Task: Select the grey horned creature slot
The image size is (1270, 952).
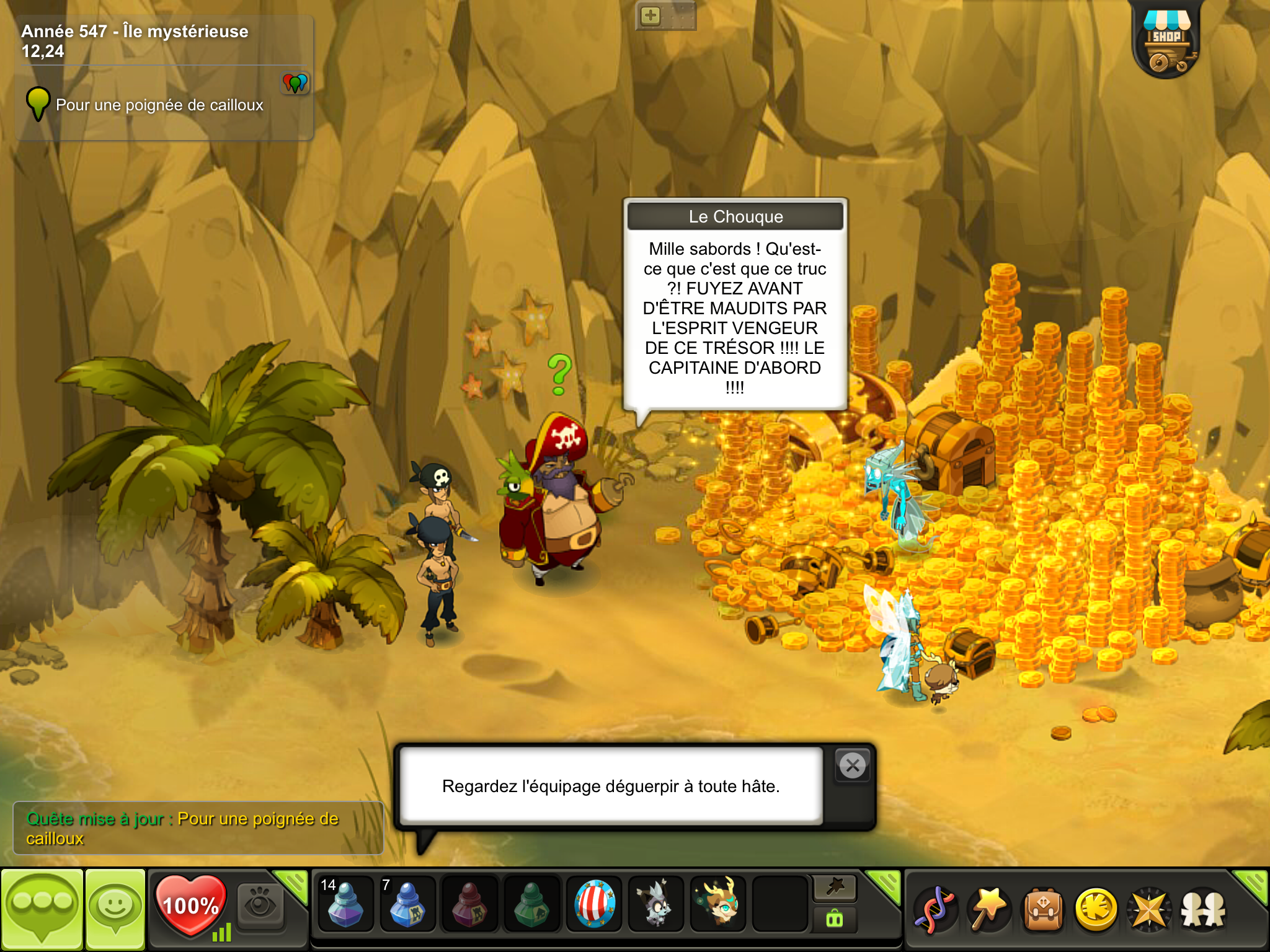Action: 656,905
